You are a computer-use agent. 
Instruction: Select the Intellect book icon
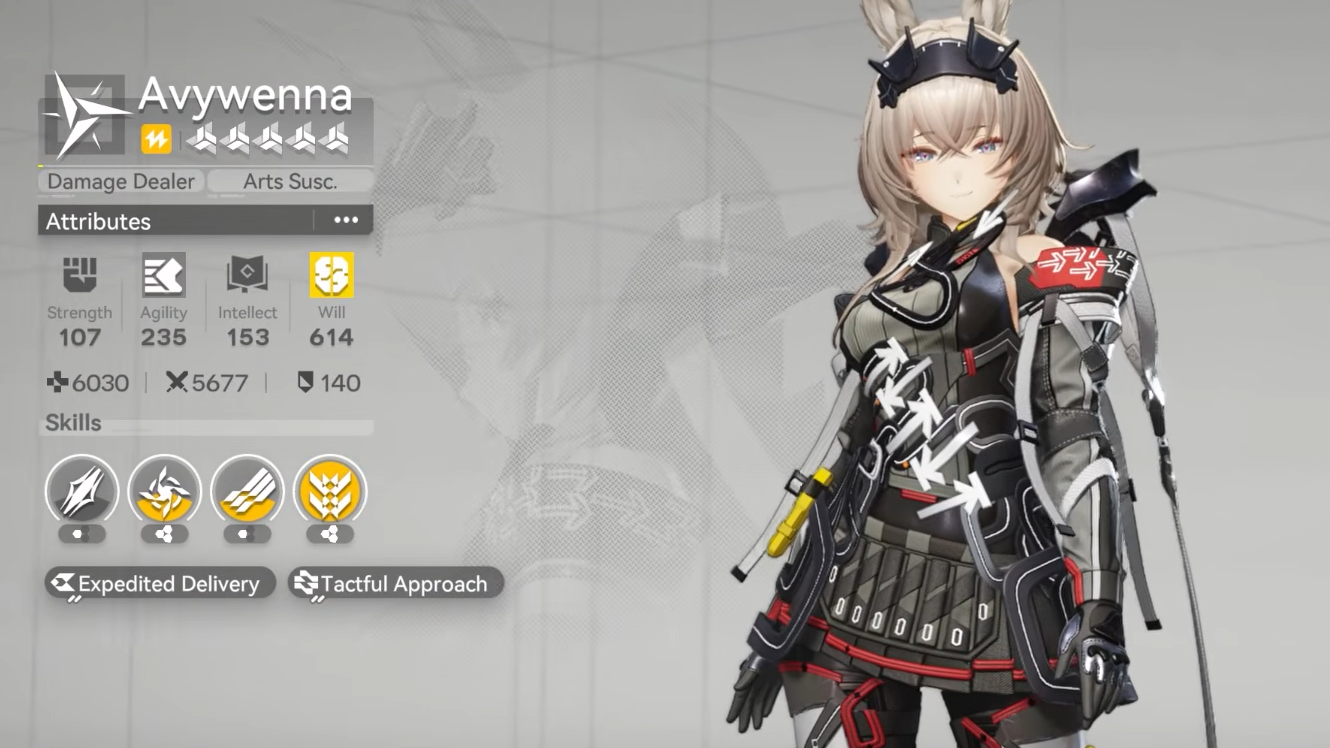tap(247, 275)
